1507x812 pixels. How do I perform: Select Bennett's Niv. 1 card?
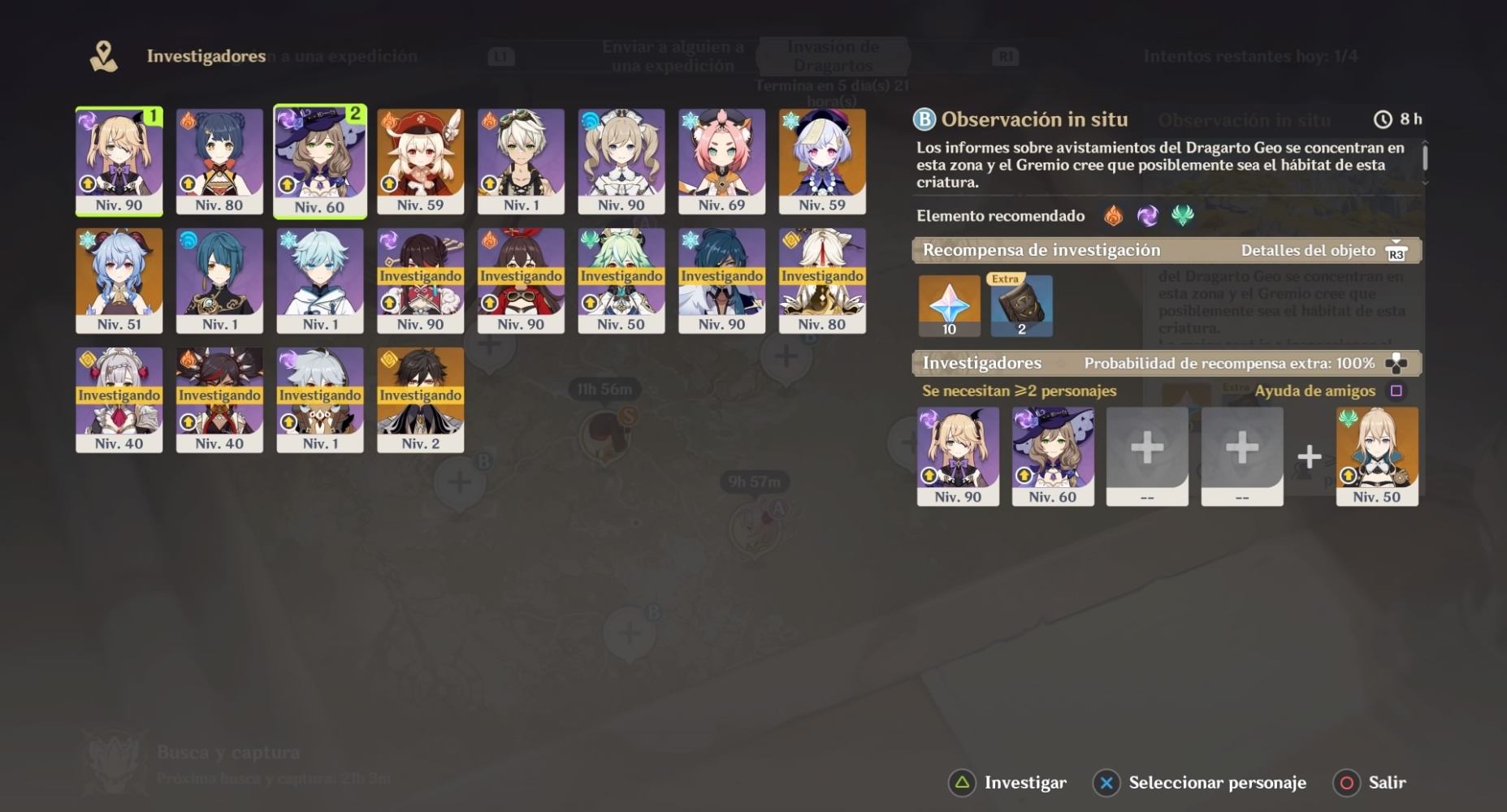pos(521,161)
